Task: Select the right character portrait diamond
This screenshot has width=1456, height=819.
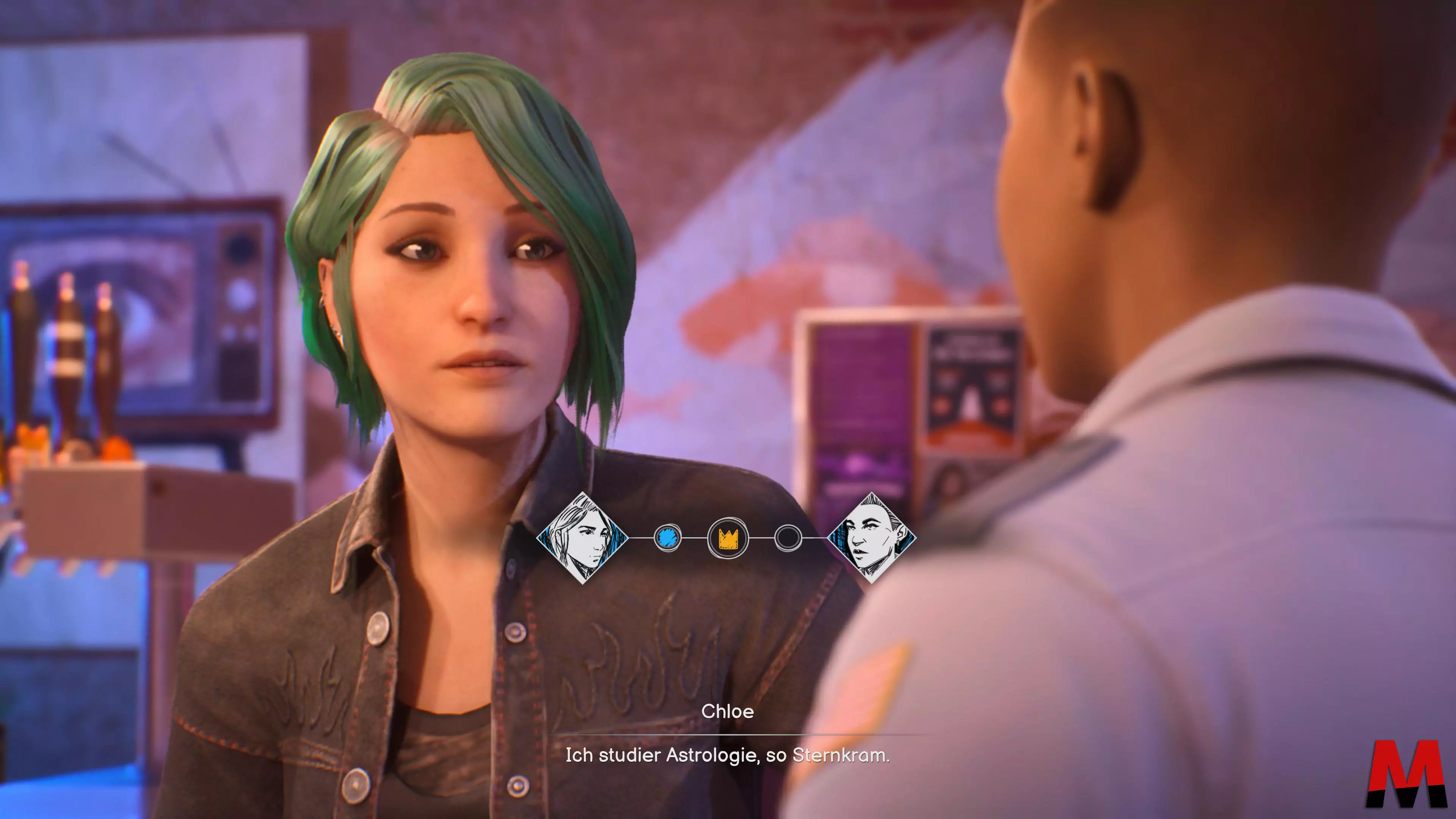Action: (871, 538)
